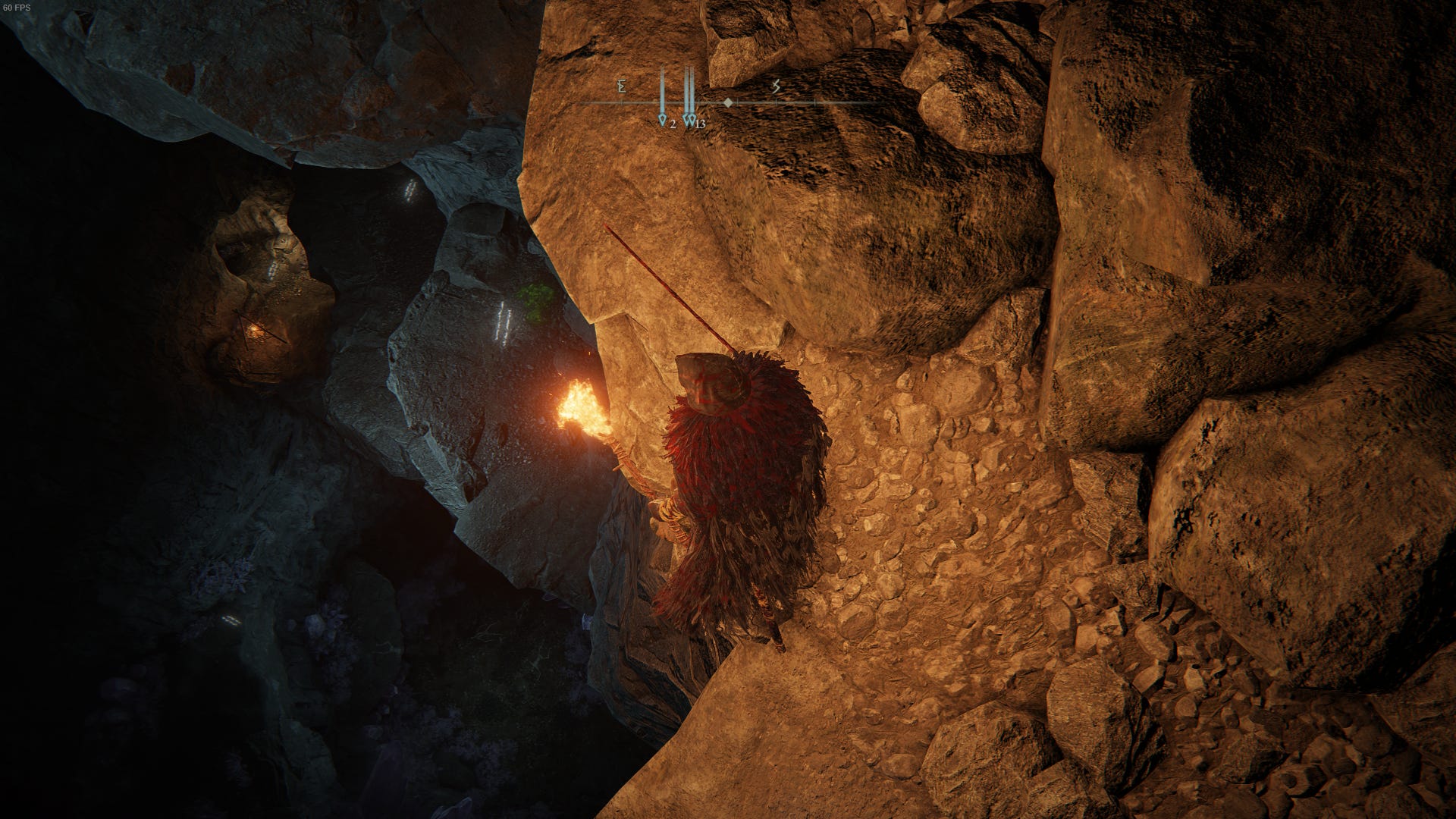Viewport: 1456px width, 819px height.
Task: Click the rune symbol right of the compass diamond
Action: [775, 87]
